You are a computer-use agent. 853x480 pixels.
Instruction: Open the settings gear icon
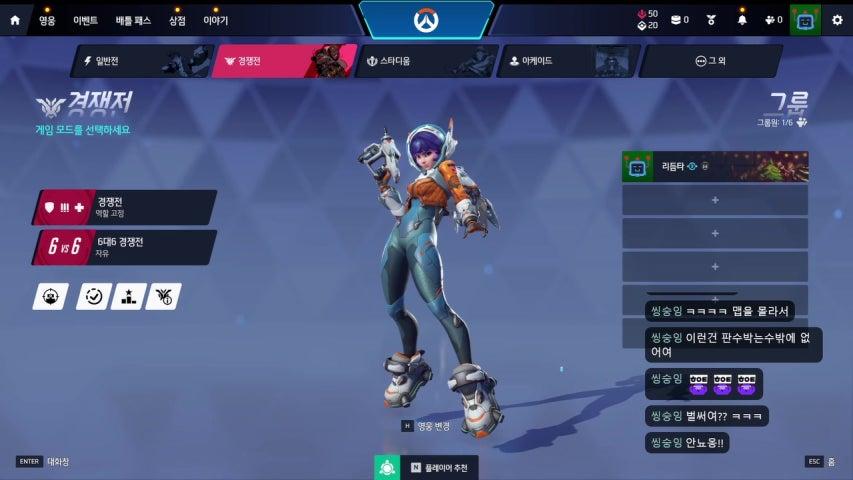coord(838,20)
